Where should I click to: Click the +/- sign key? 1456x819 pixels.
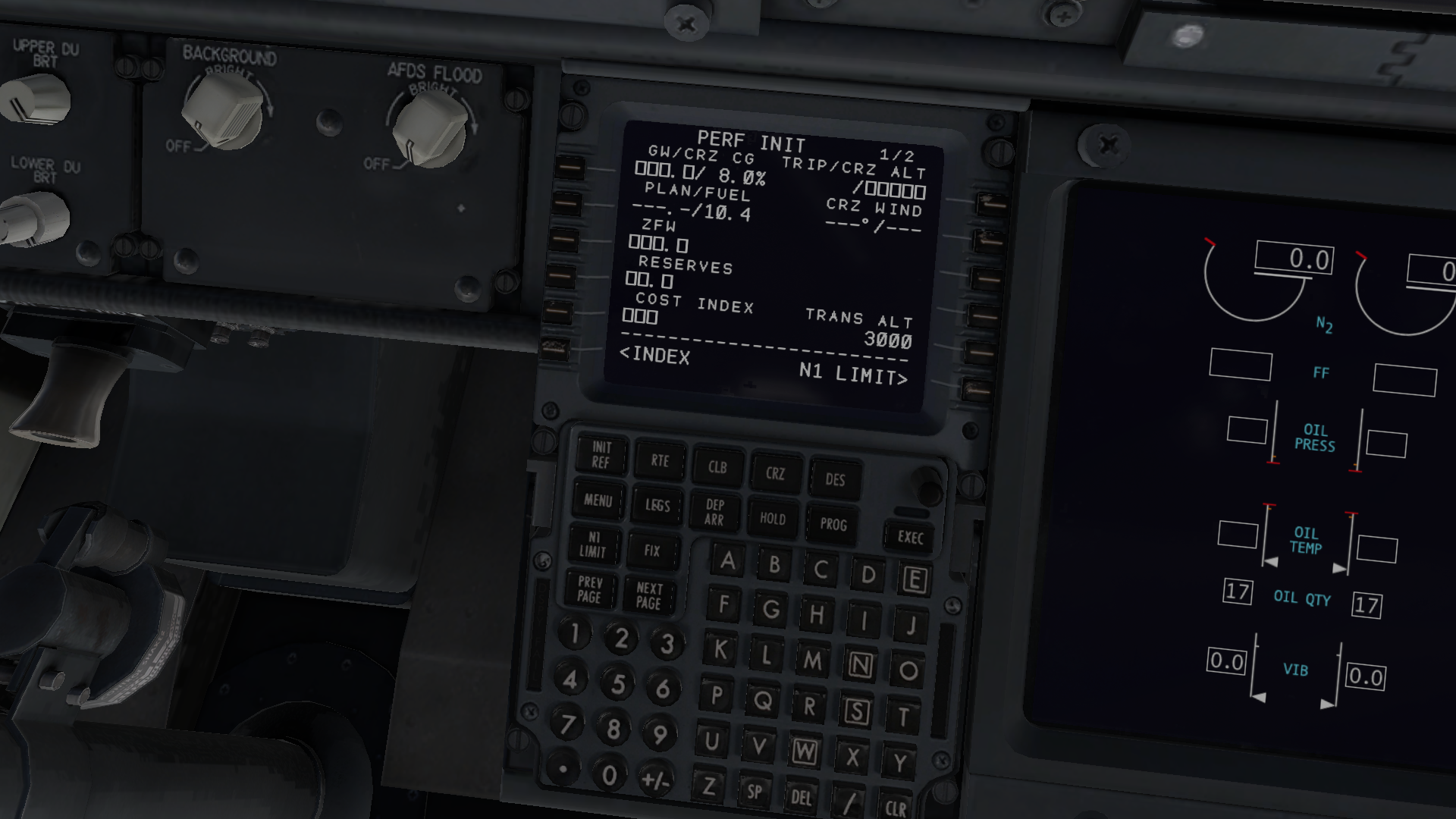pyautogui.click(x=655, y=781)
